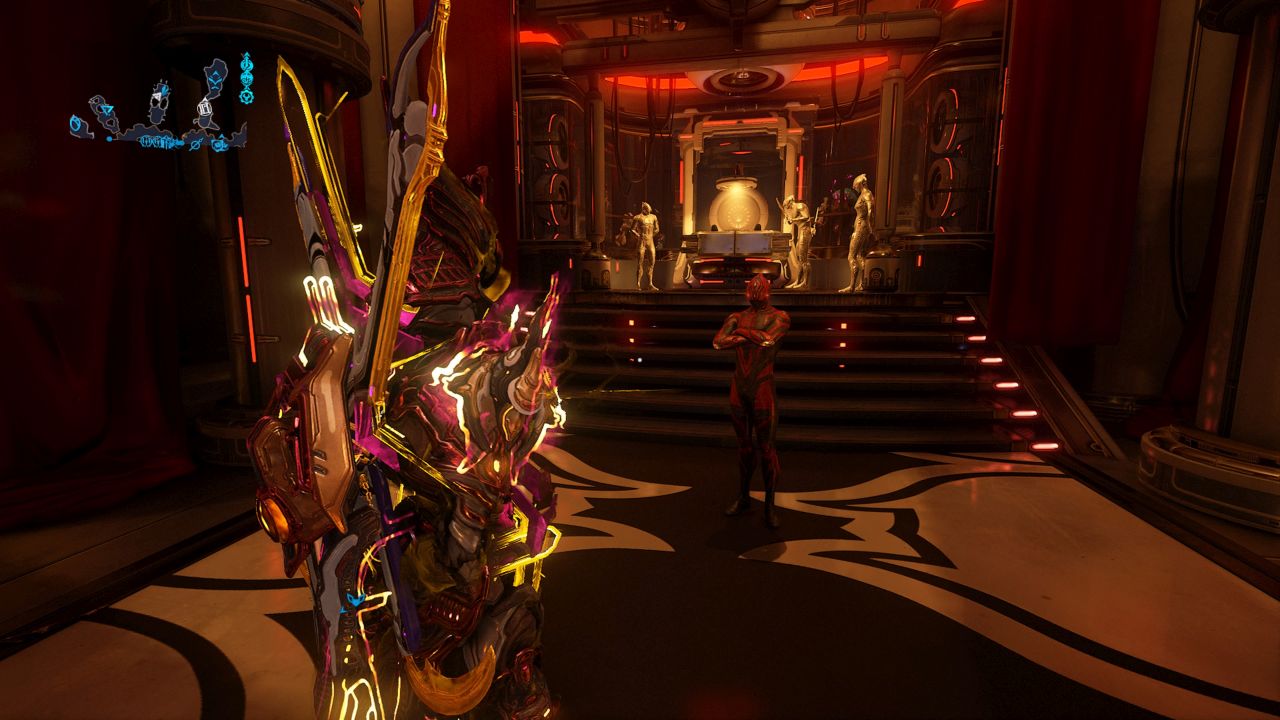Screen dimensions: 1280x720
Task: Select the white diamond marker on the minimap
Action: (x=158, y=96)
